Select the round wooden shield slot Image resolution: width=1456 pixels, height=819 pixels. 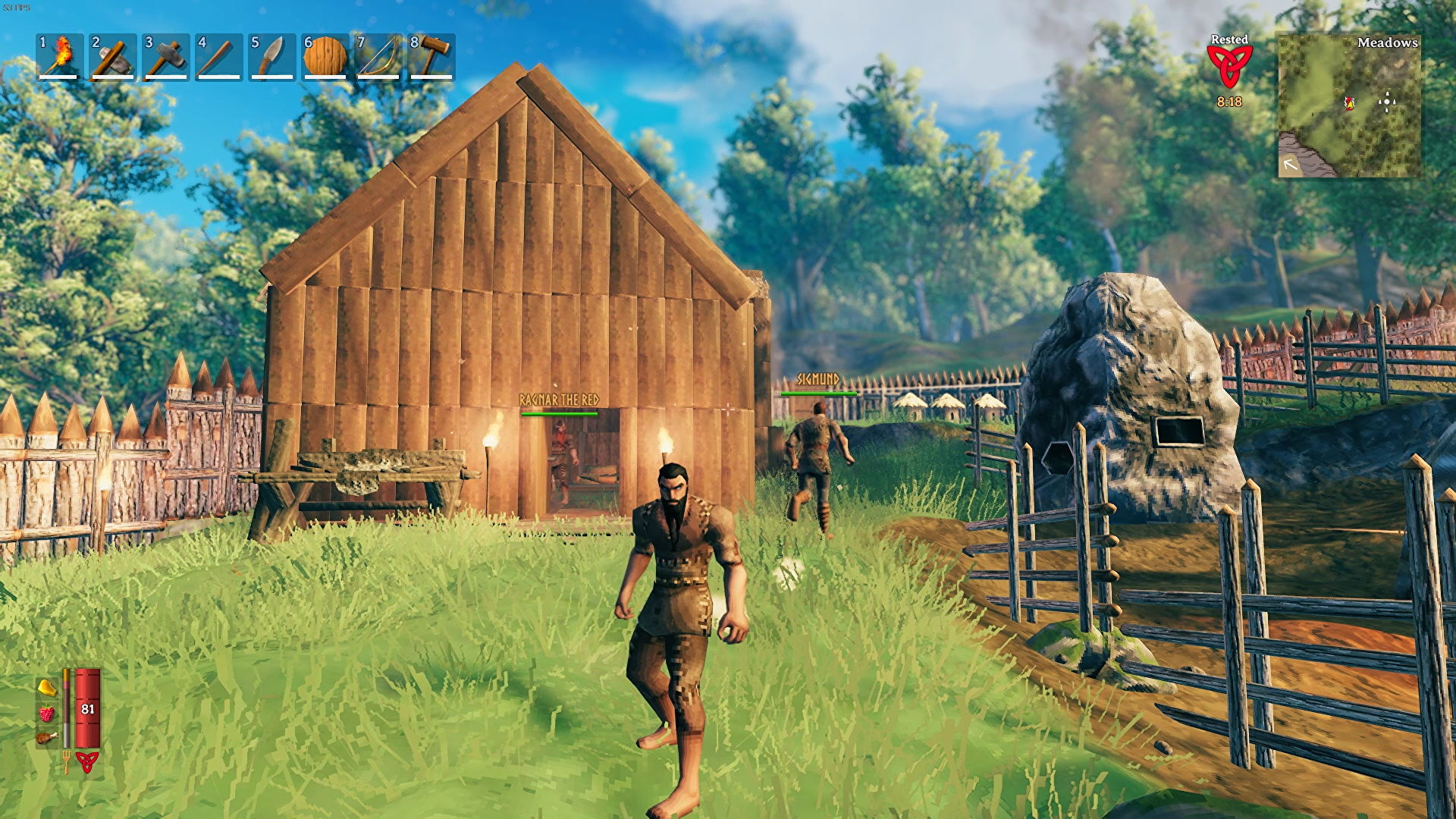(x=325, y=56)
